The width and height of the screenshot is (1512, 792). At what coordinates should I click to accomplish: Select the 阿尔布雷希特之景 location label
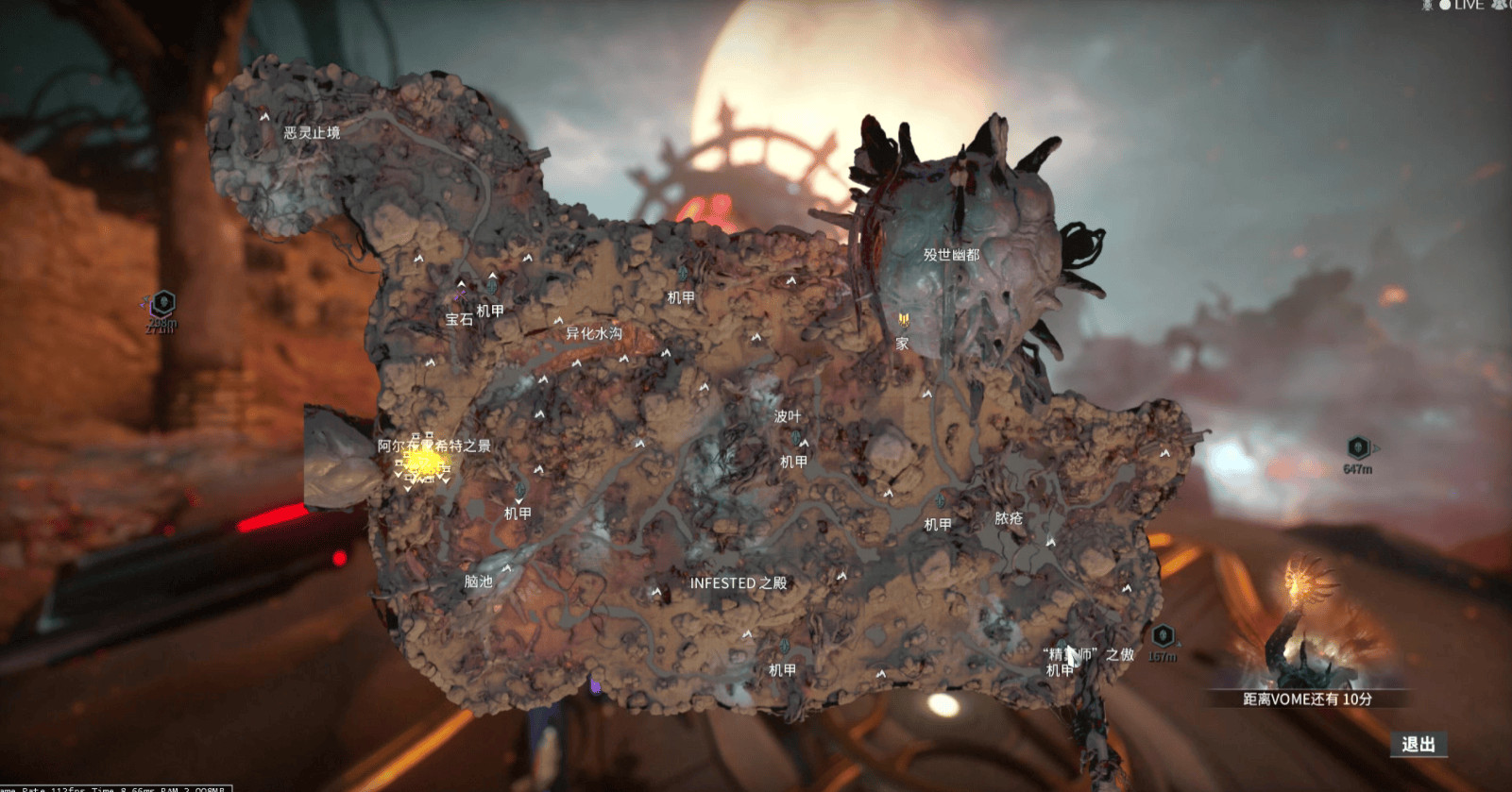pos(433,446)
